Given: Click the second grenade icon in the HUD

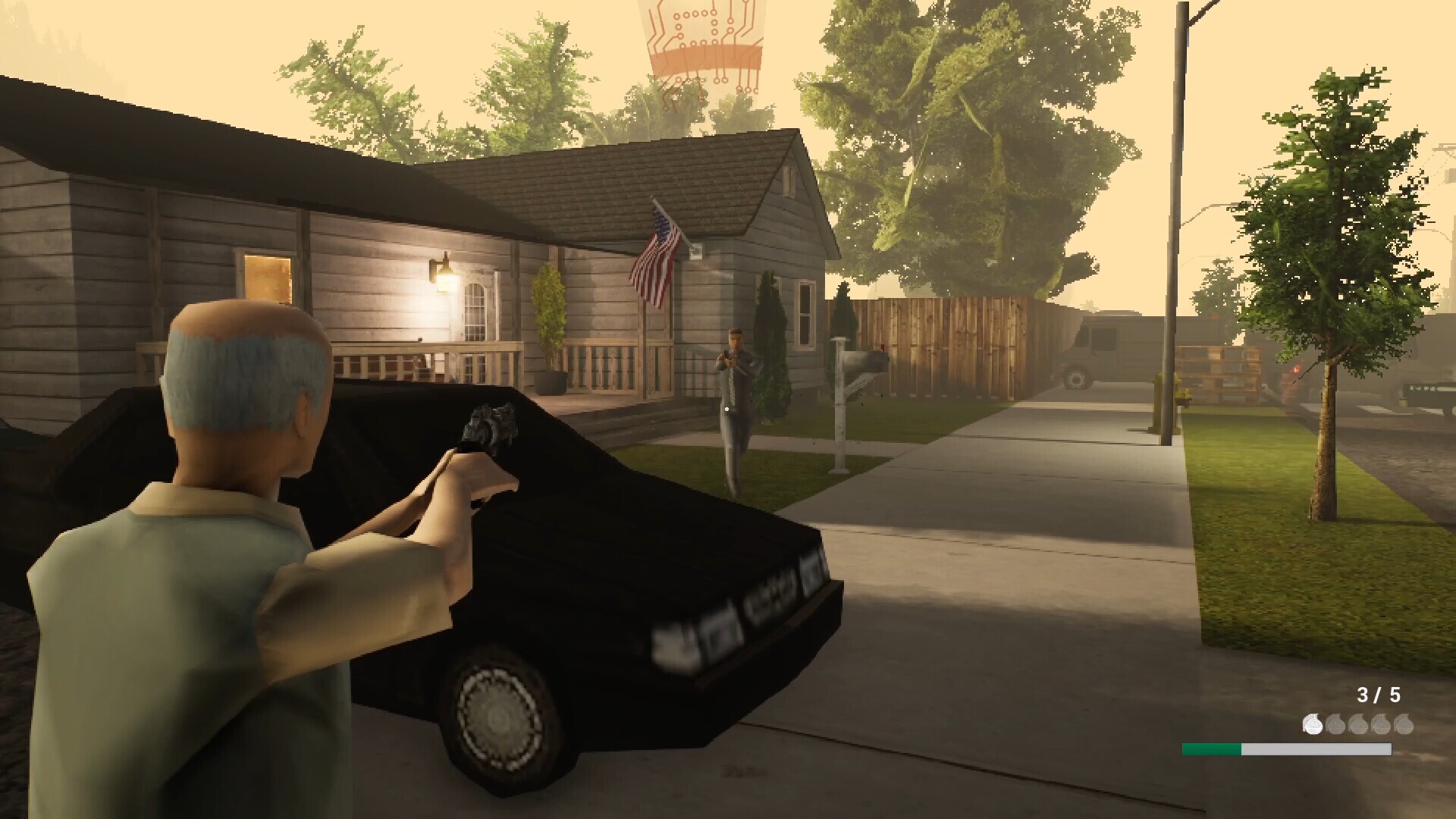Looking at the screenshot, I should [x=1335, y=725].
